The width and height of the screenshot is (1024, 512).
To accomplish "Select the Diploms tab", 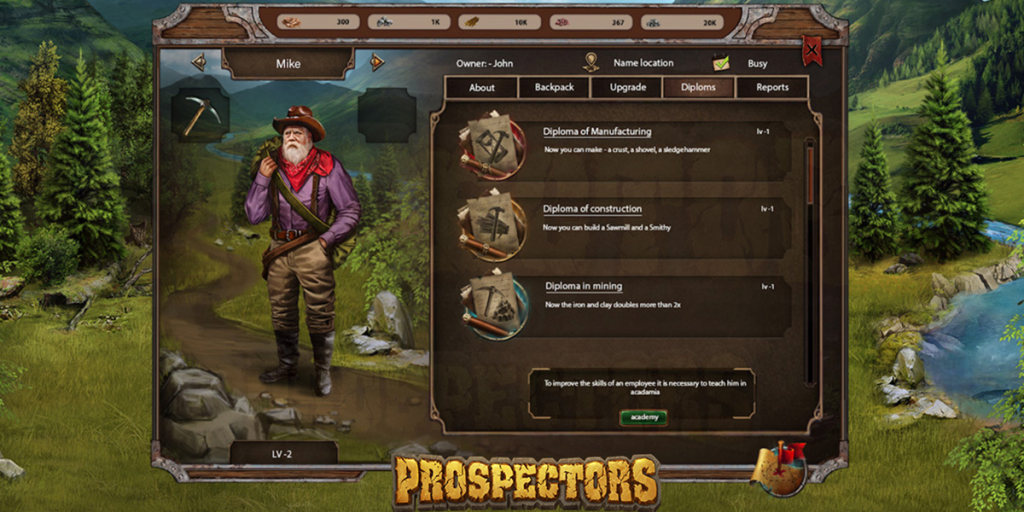I will 698,87.
